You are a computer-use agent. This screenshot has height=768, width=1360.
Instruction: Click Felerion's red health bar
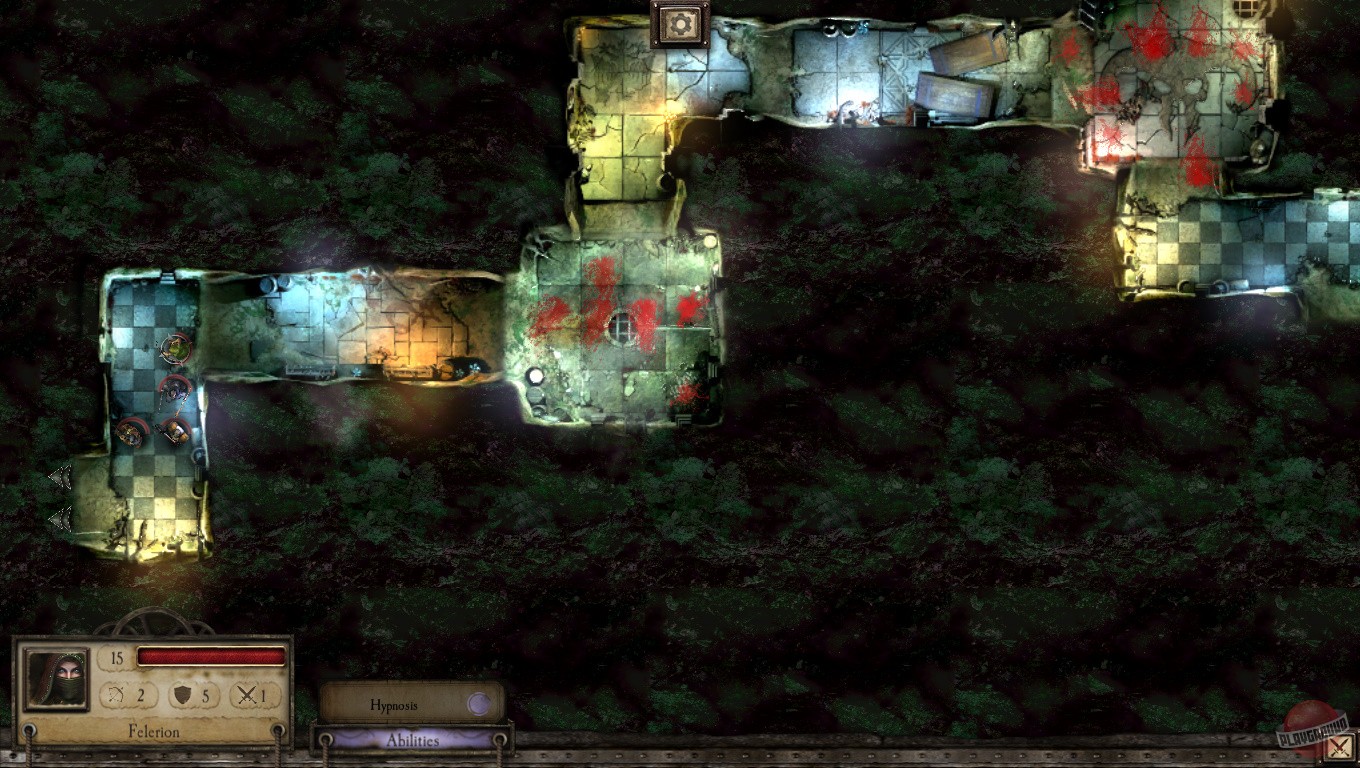pos(212,657)
